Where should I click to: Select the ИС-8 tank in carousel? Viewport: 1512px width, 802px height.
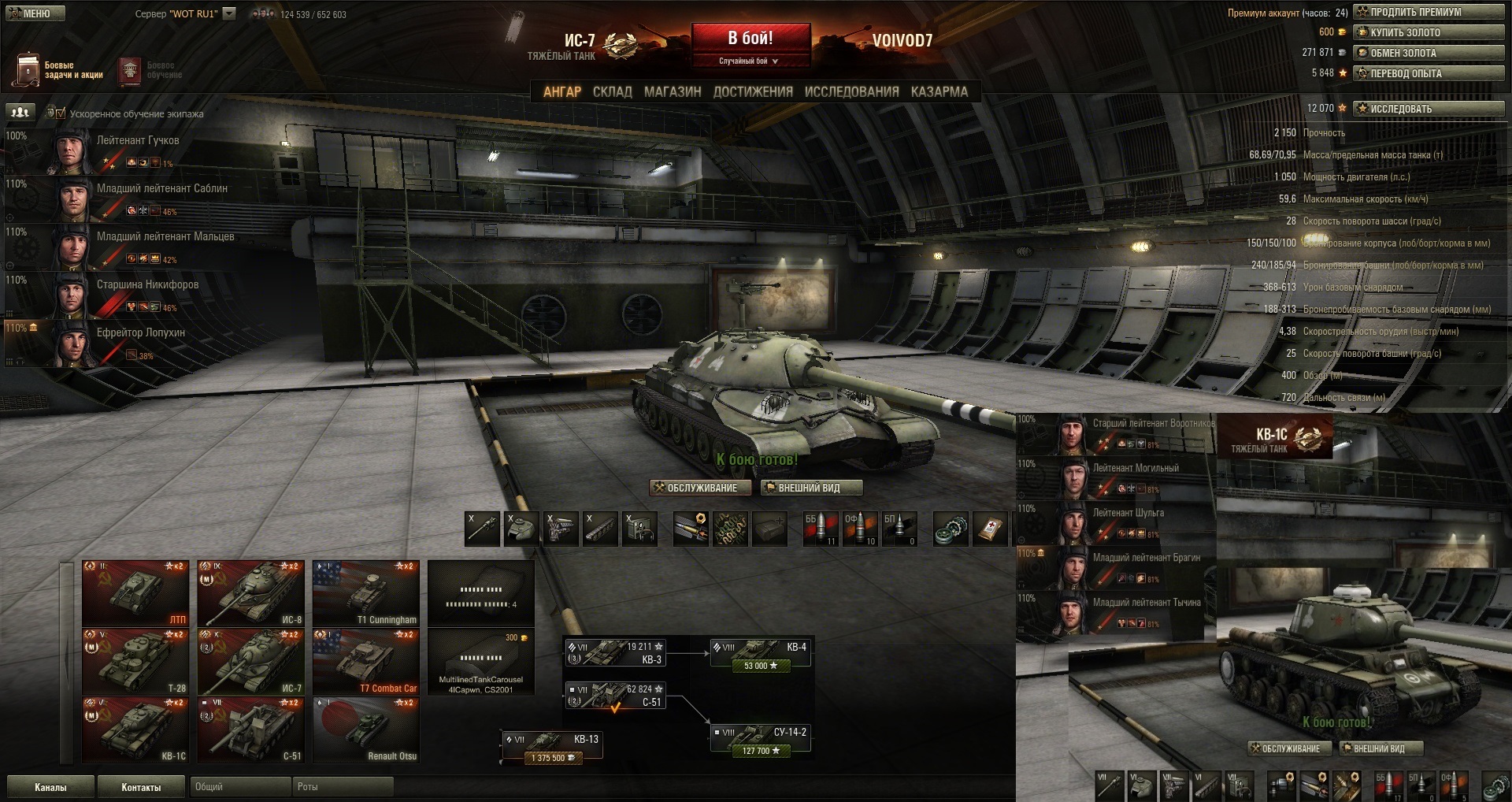coord(250,593)
